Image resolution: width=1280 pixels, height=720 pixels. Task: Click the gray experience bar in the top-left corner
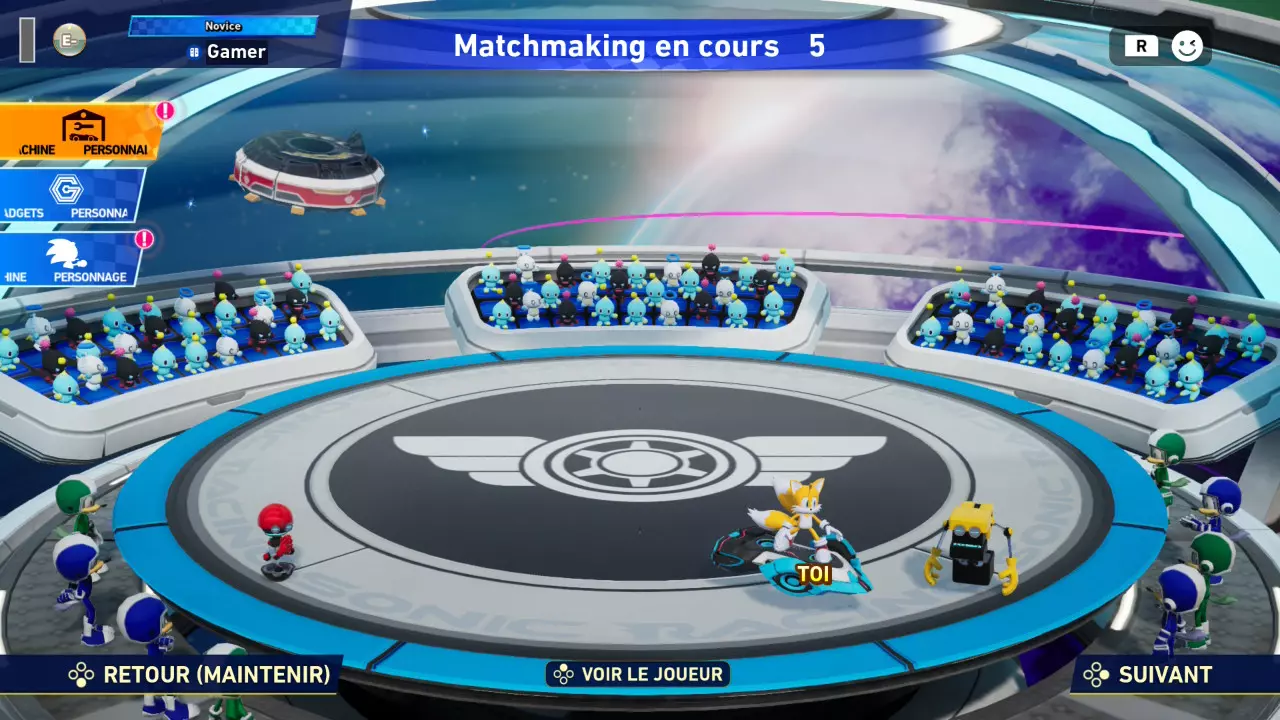coord(25,40)
